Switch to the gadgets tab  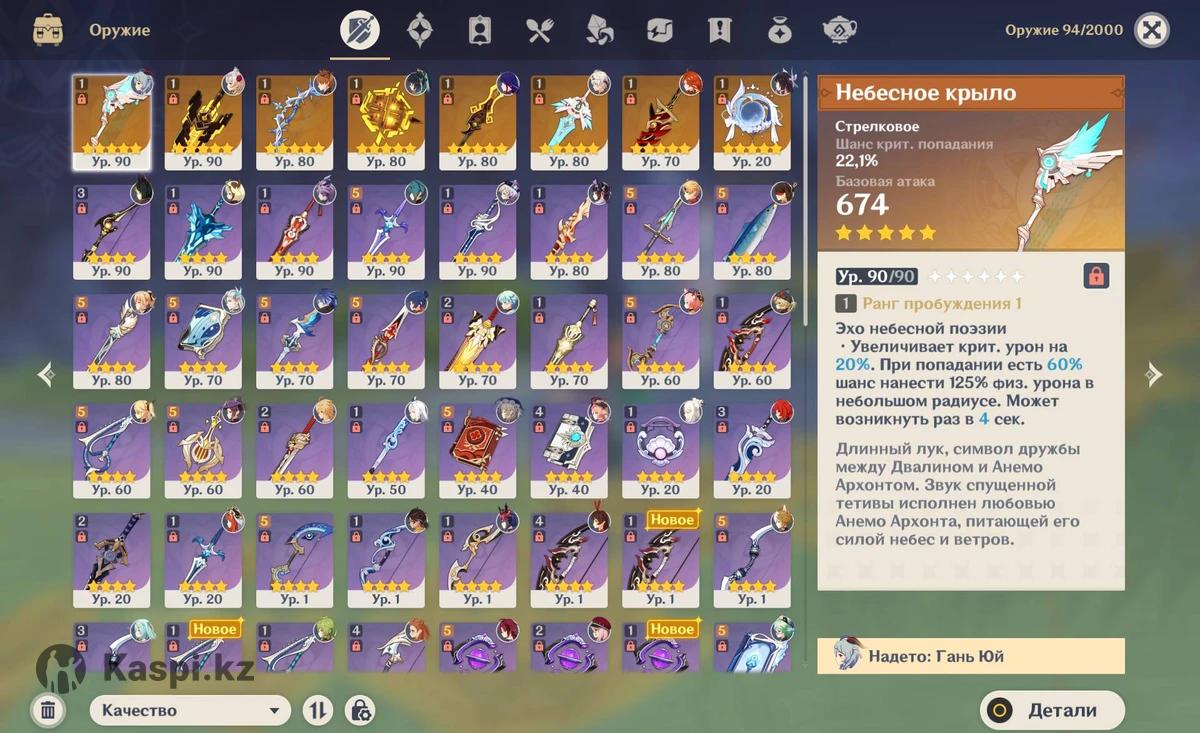pyautogui.click(x=660, y=30)
